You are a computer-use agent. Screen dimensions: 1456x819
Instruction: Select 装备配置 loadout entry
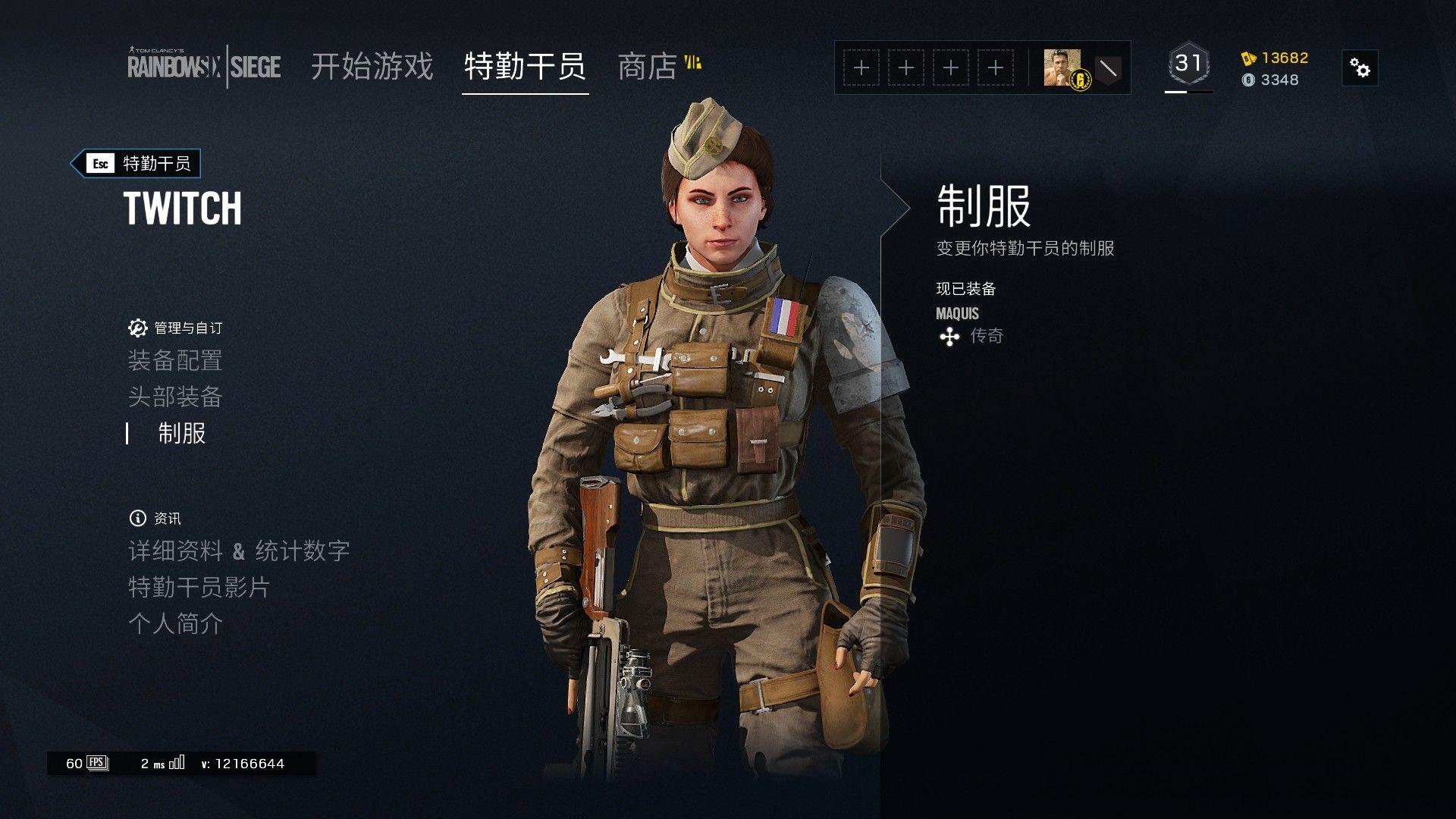coord(175,360)
